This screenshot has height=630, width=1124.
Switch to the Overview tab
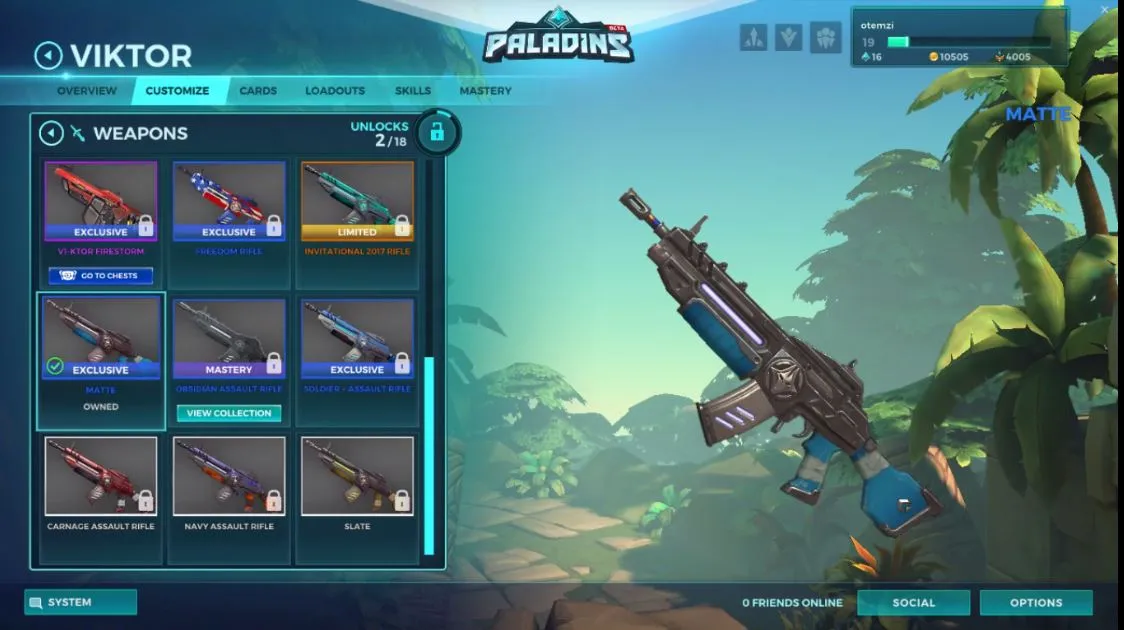click(87, 91)
